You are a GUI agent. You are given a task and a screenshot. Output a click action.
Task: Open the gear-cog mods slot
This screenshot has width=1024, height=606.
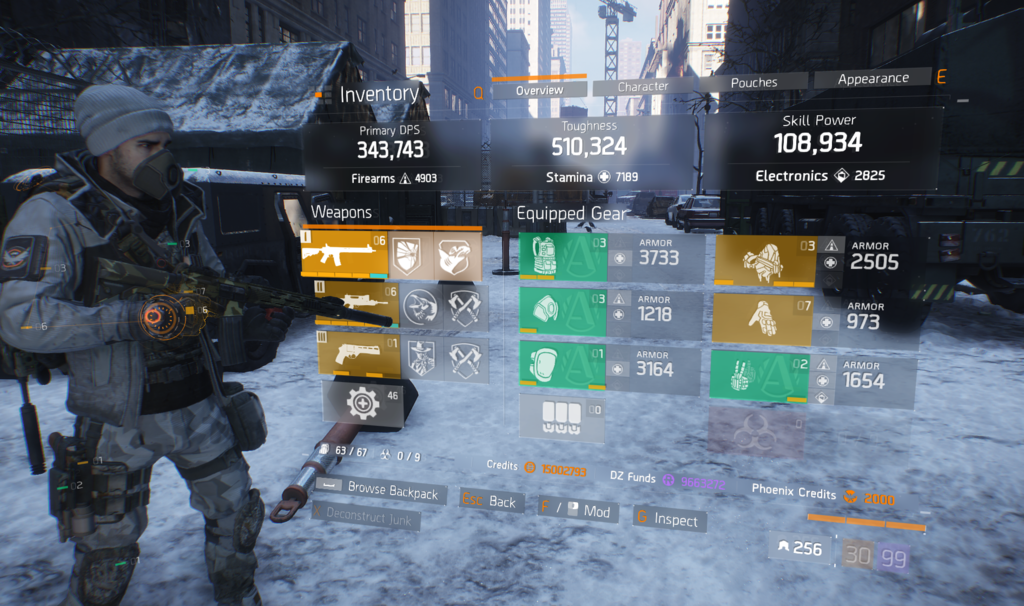(362, 401)
